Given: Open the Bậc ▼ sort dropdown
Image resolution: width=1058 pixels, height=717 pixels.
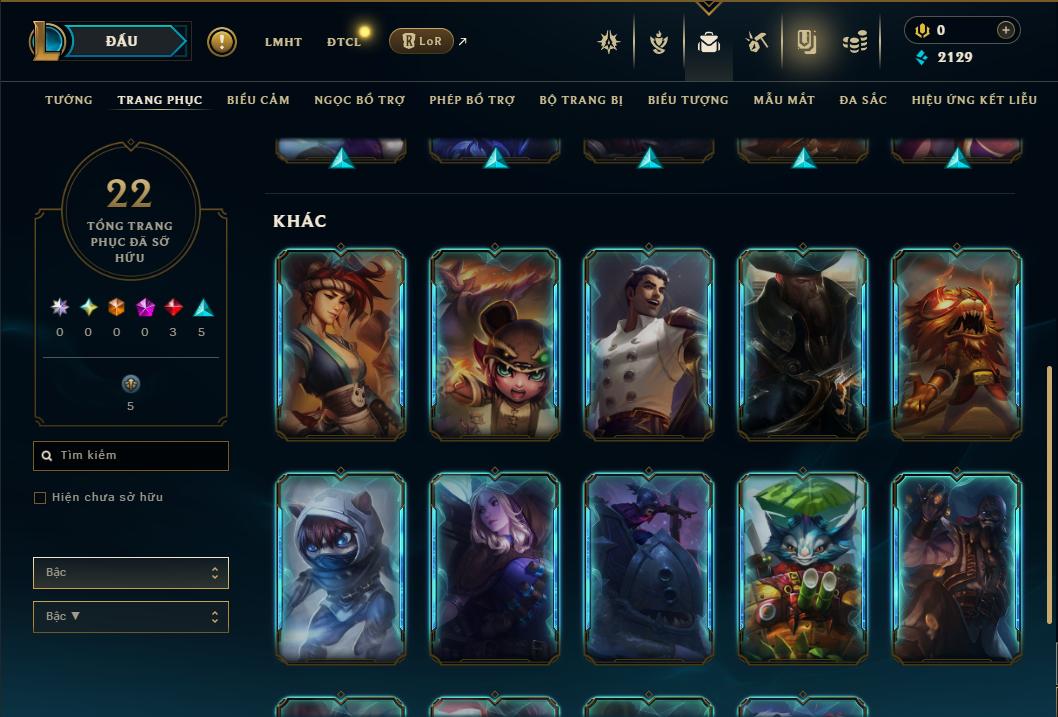Looking at the screenshot, I should click(x=131, y=617).
